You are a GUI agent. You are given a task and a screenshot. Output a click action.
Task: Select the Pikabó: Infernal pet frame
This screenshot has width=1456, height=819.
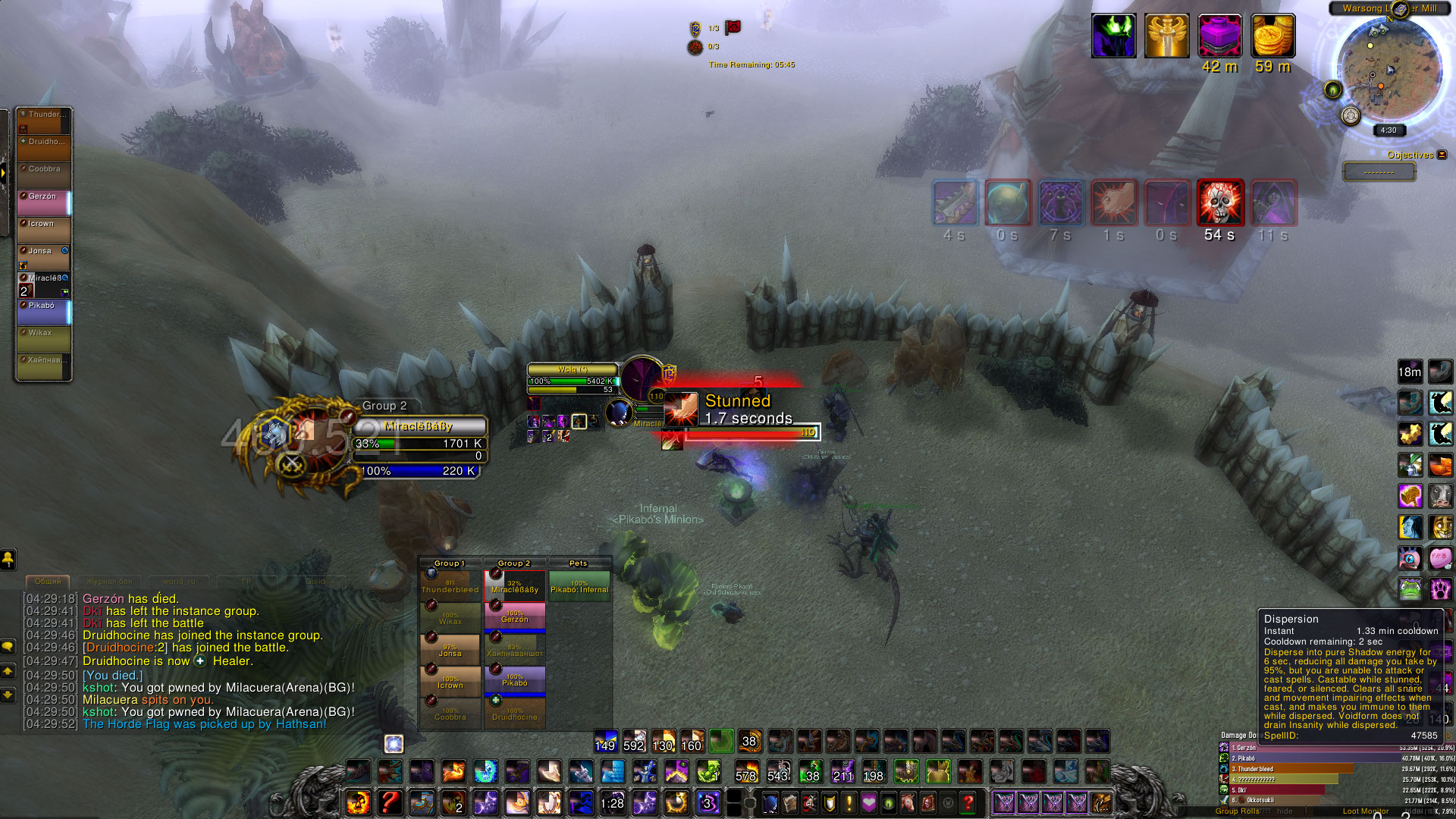point(579,585)
